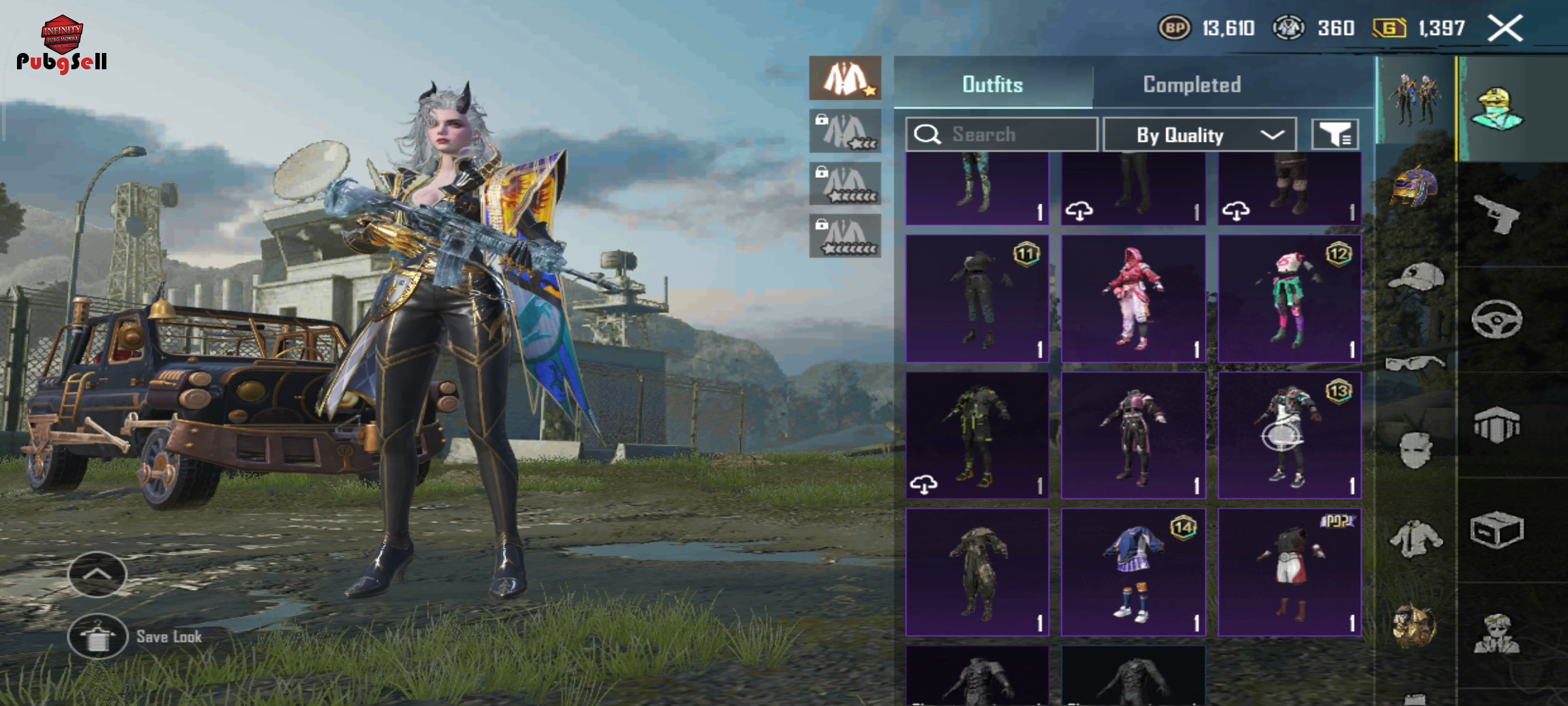Select the red hooded outfit

[1134, 299]
